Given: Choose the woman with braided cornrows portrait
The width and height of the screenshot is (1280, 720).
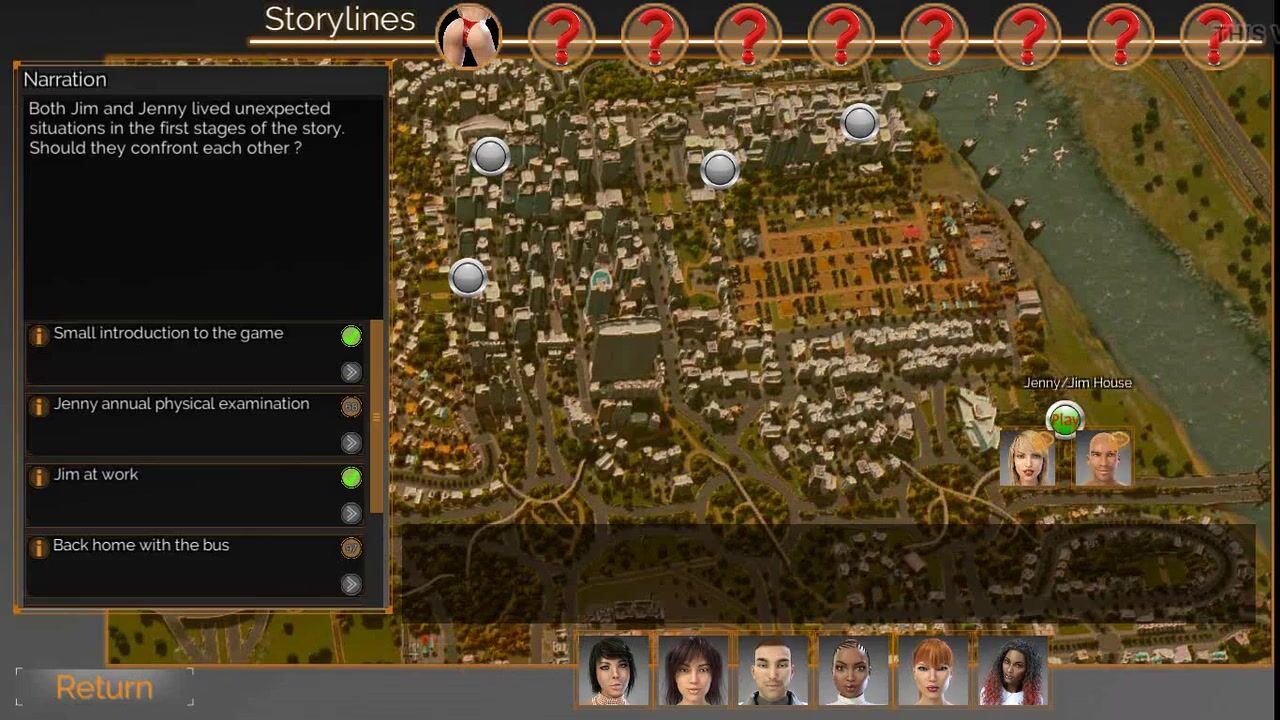Looking at the screenshot, I should [x=854, y=670].
